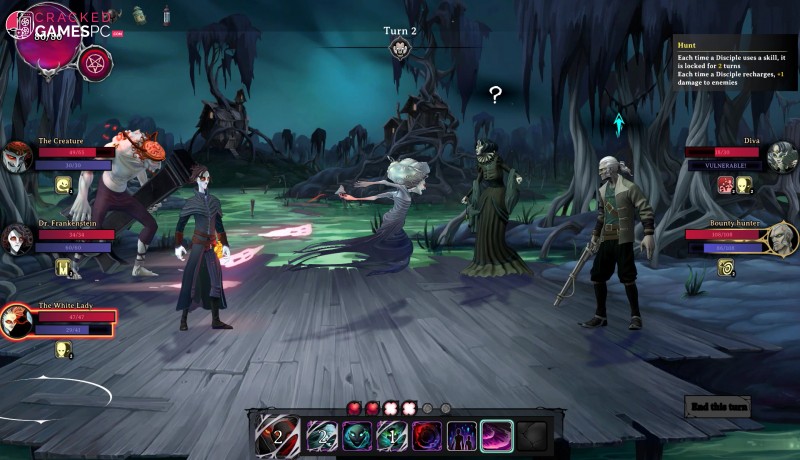800x460 pixels.
Task: Activate the two-silhouettes skill
Action: pos(462,436)
